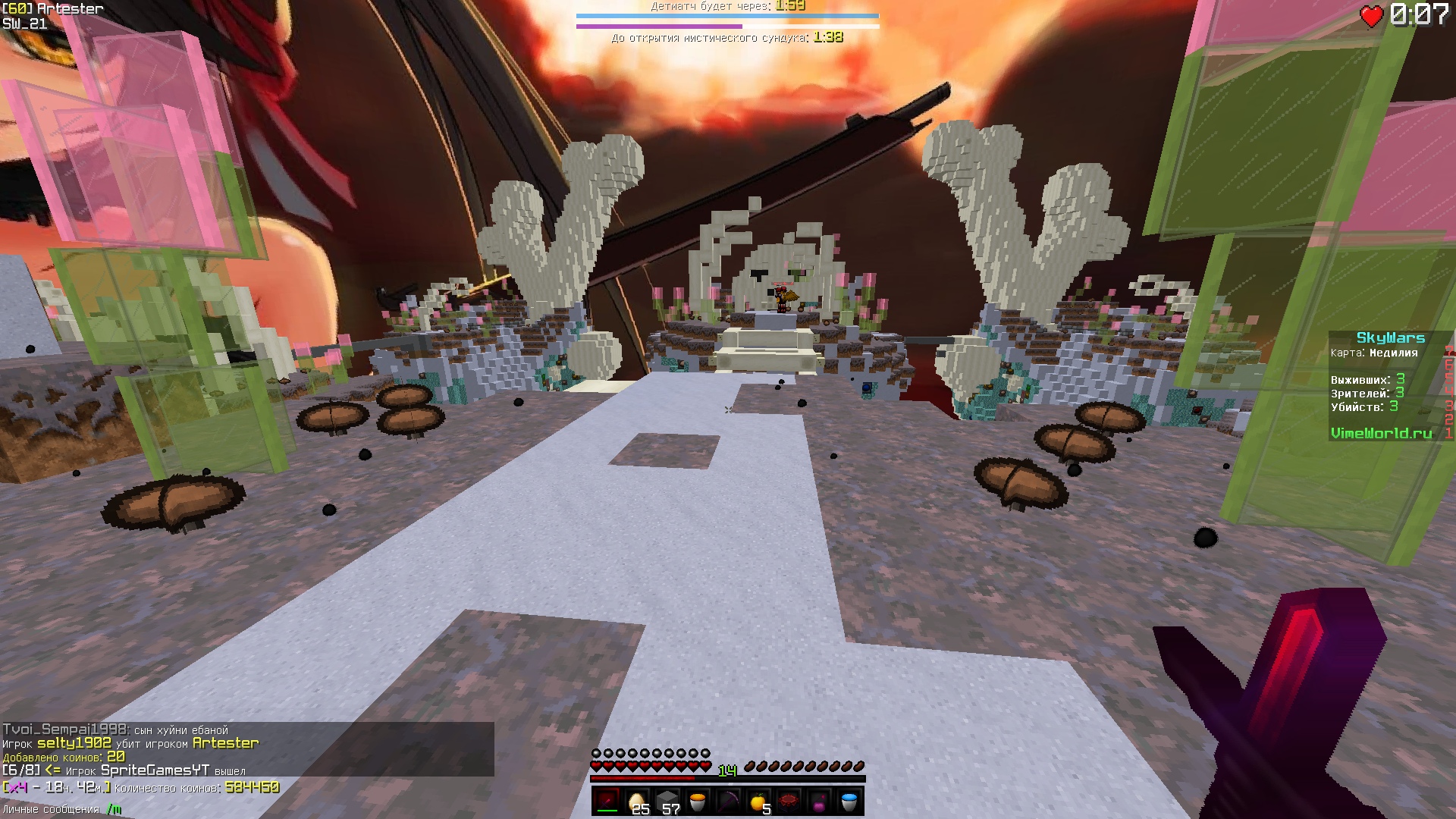
Task: Click the VimeWorld.ru link on scoreboard
Action: coord(1381,433)
